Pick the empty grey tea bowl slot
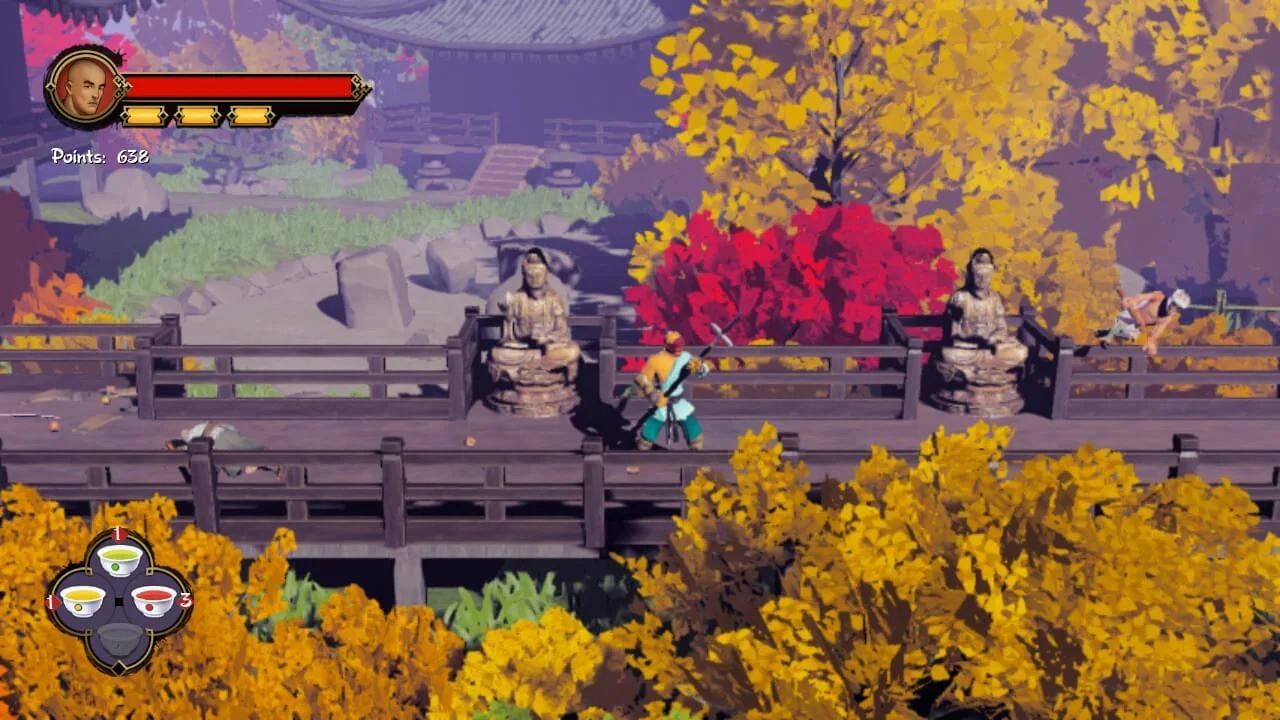The image size is (1280, 720). [119, 638]
